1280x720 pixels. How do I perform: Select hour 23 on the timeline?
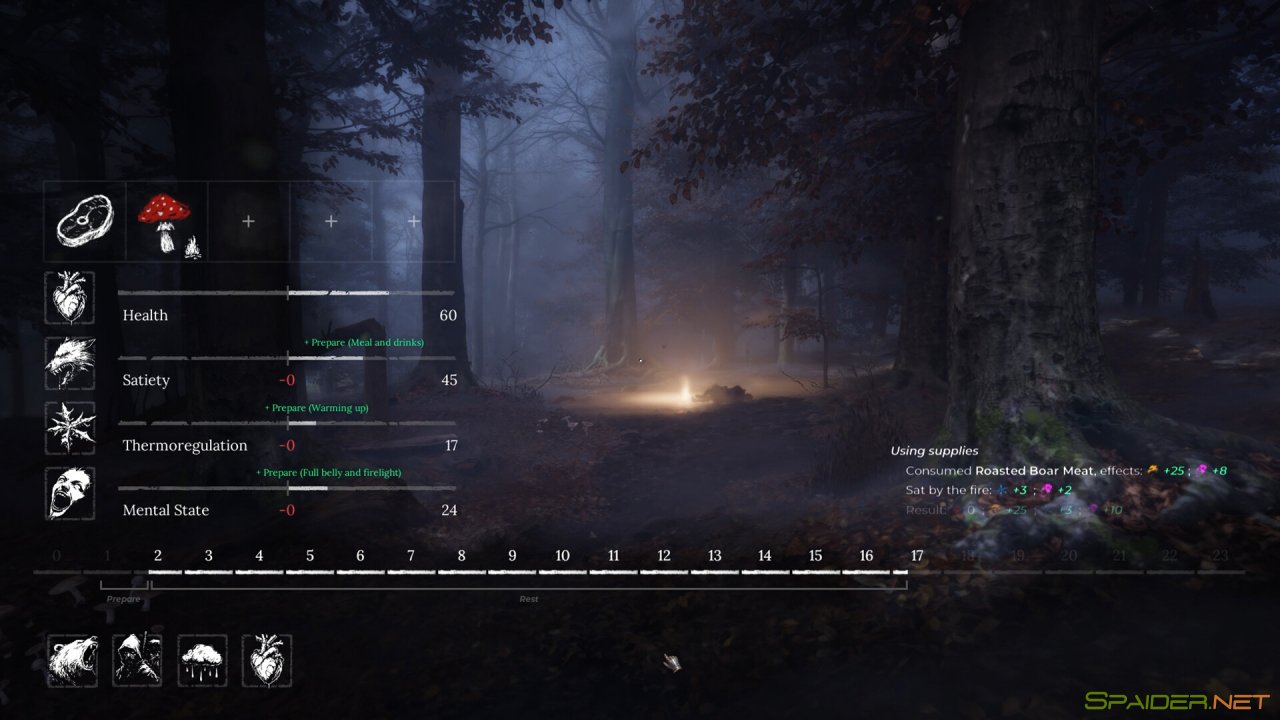(1220, 557)
